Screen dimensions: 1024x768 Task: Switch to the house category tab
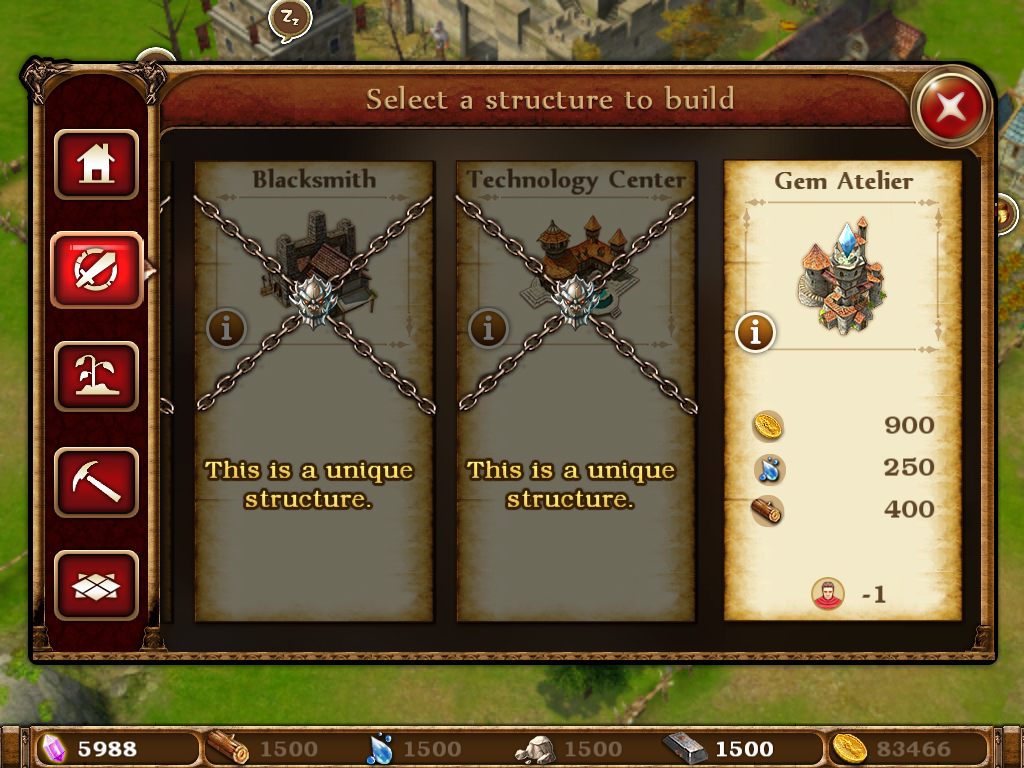96,165
